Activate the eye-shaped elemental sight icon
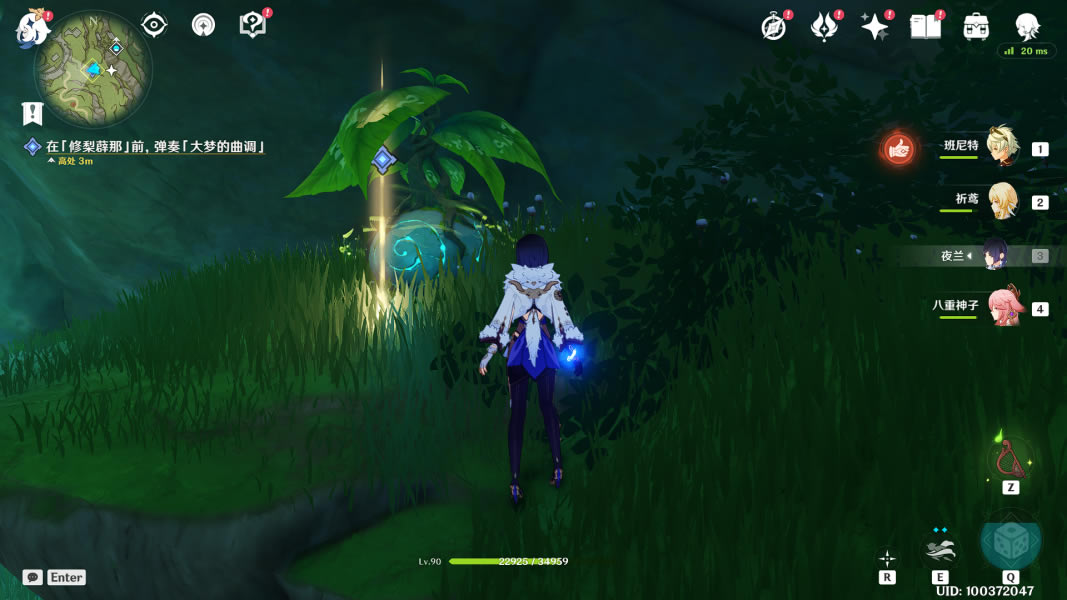The image size is (1067, 600). [x=154, y=25]
